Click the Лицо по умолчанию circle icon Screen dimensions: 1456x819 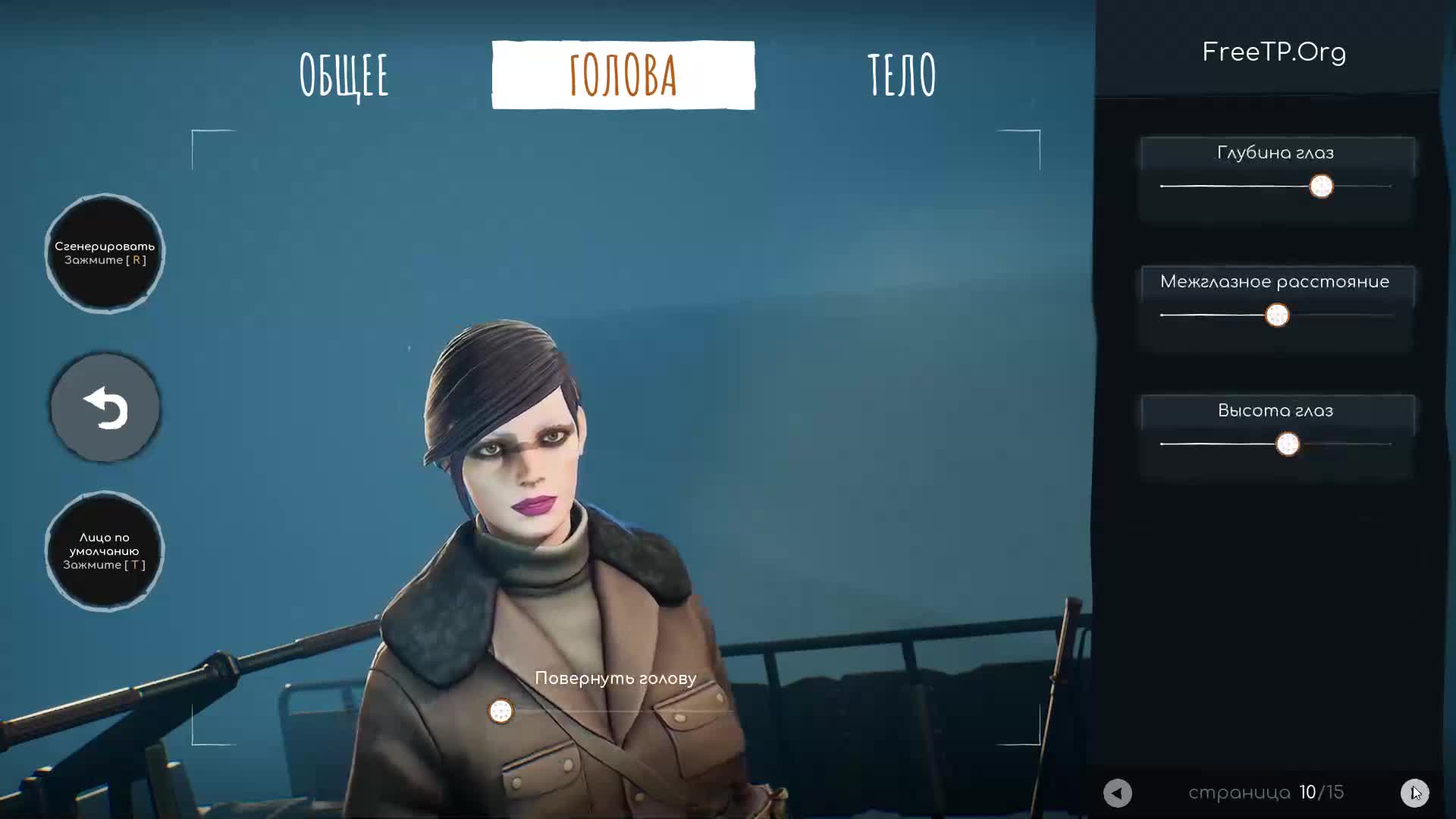click(105, 551)
